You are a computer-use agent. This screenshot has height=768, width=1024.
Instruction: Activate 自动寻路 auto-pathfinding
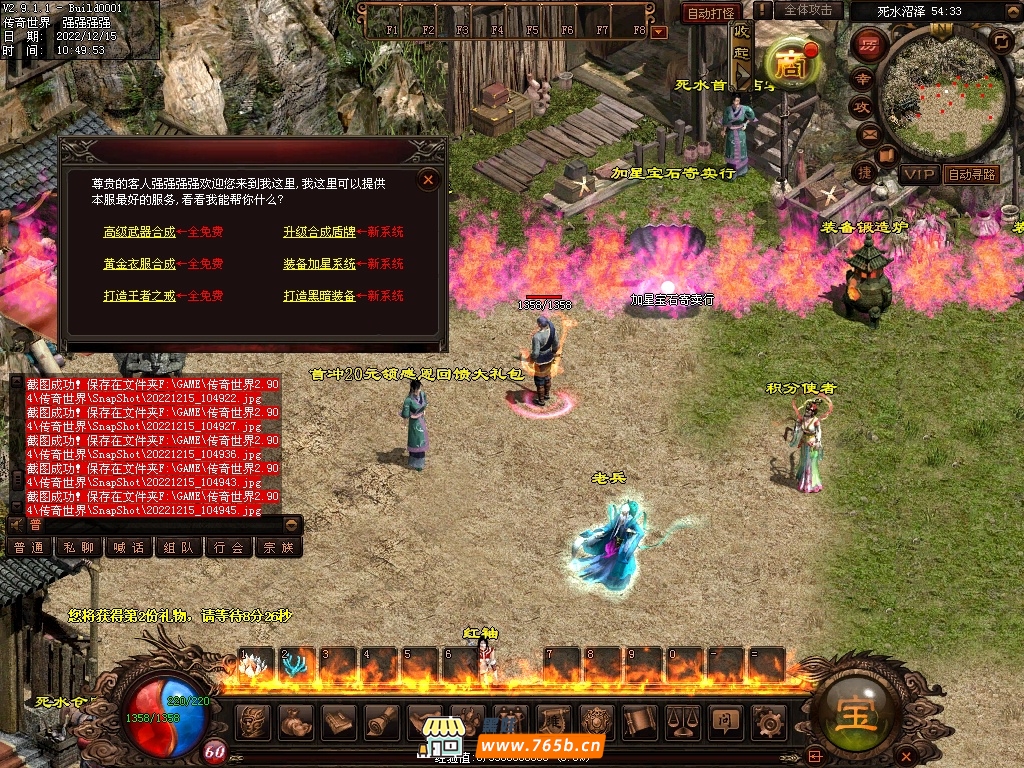971,174
